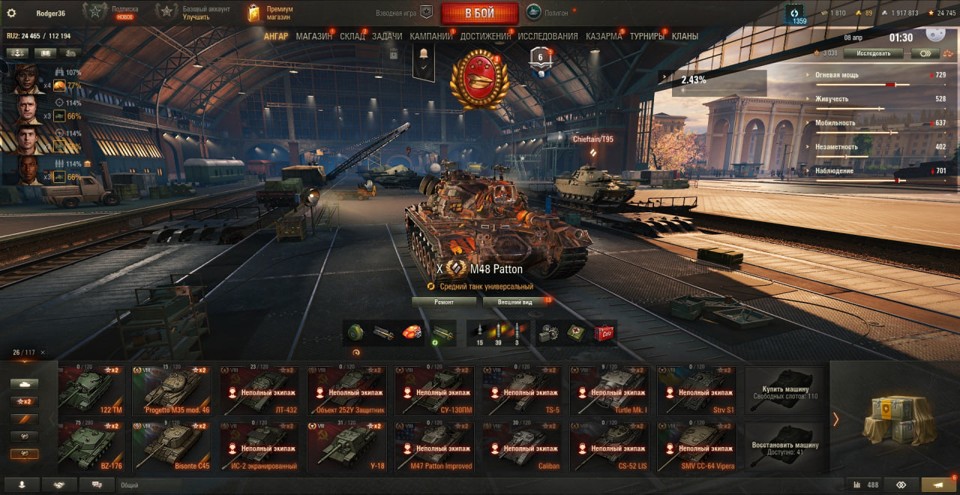Go to the ИССЛЕДОВАНИЯ tab
Image resolution: width=960 pixels, height=495 pixels.
[548, 36]
